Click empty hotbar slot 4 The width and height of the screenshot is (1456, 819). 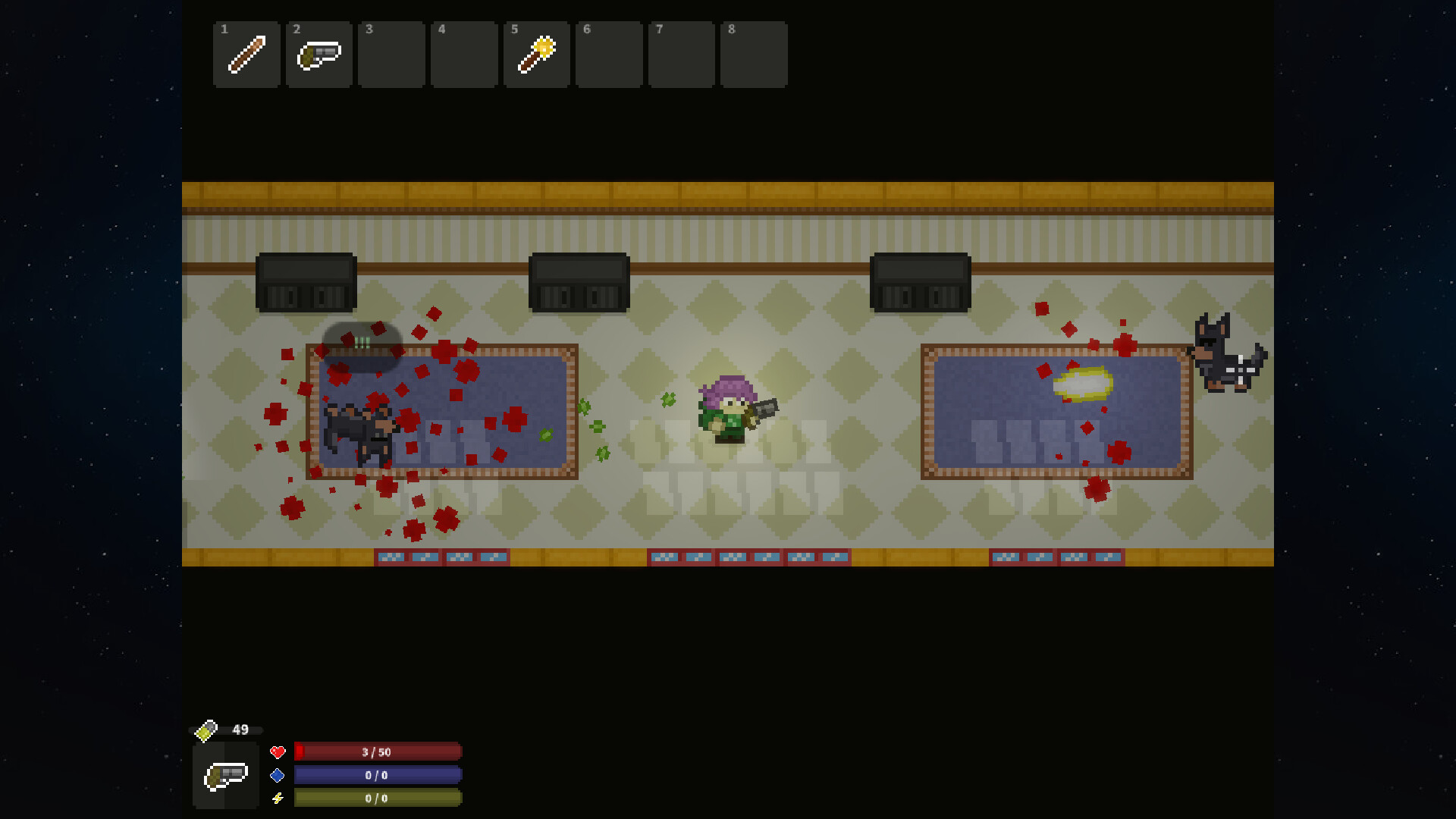464,54
